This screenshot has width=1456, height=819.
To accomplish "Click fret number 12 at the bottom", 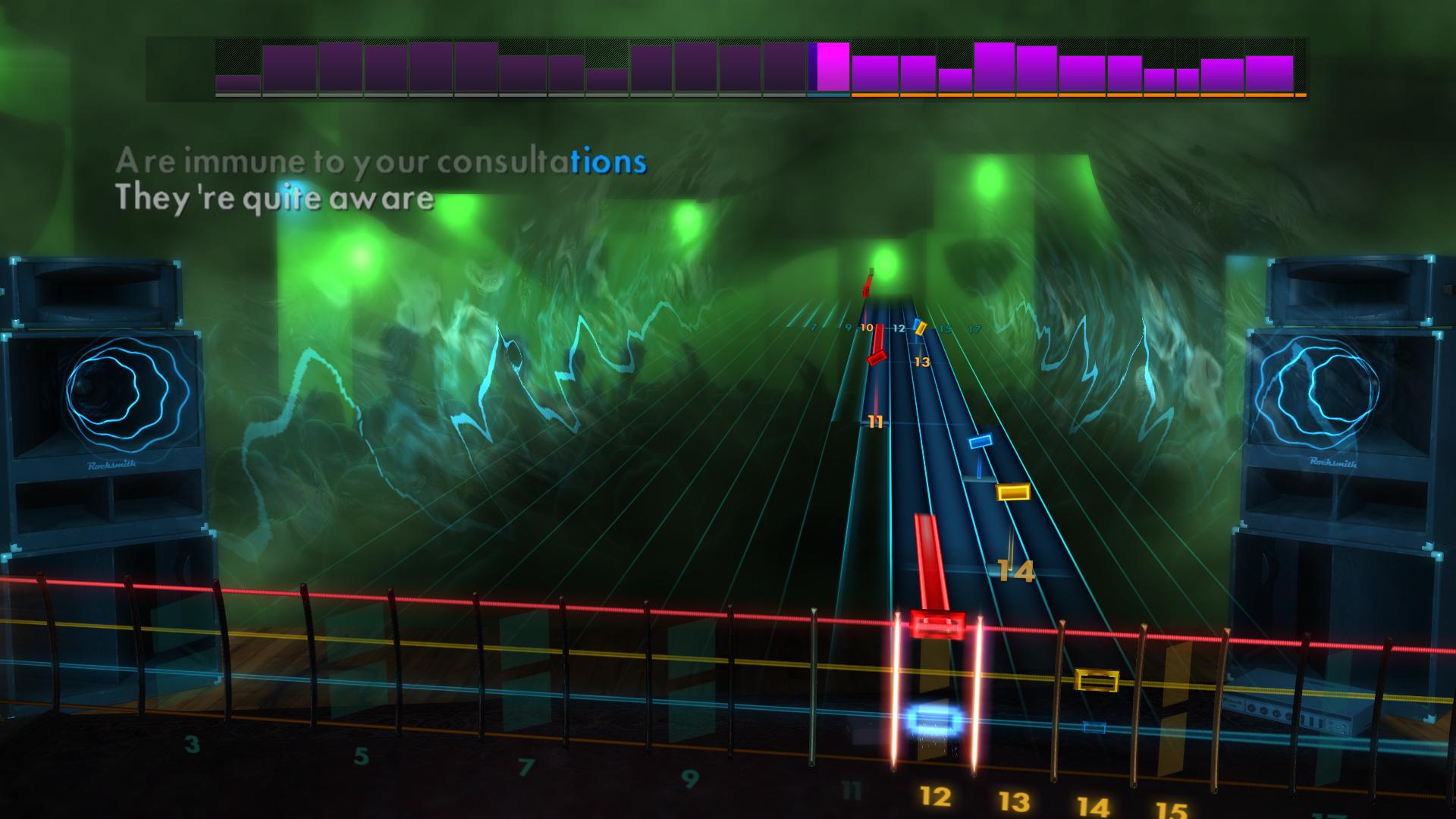I will click(x=935, y=796).
